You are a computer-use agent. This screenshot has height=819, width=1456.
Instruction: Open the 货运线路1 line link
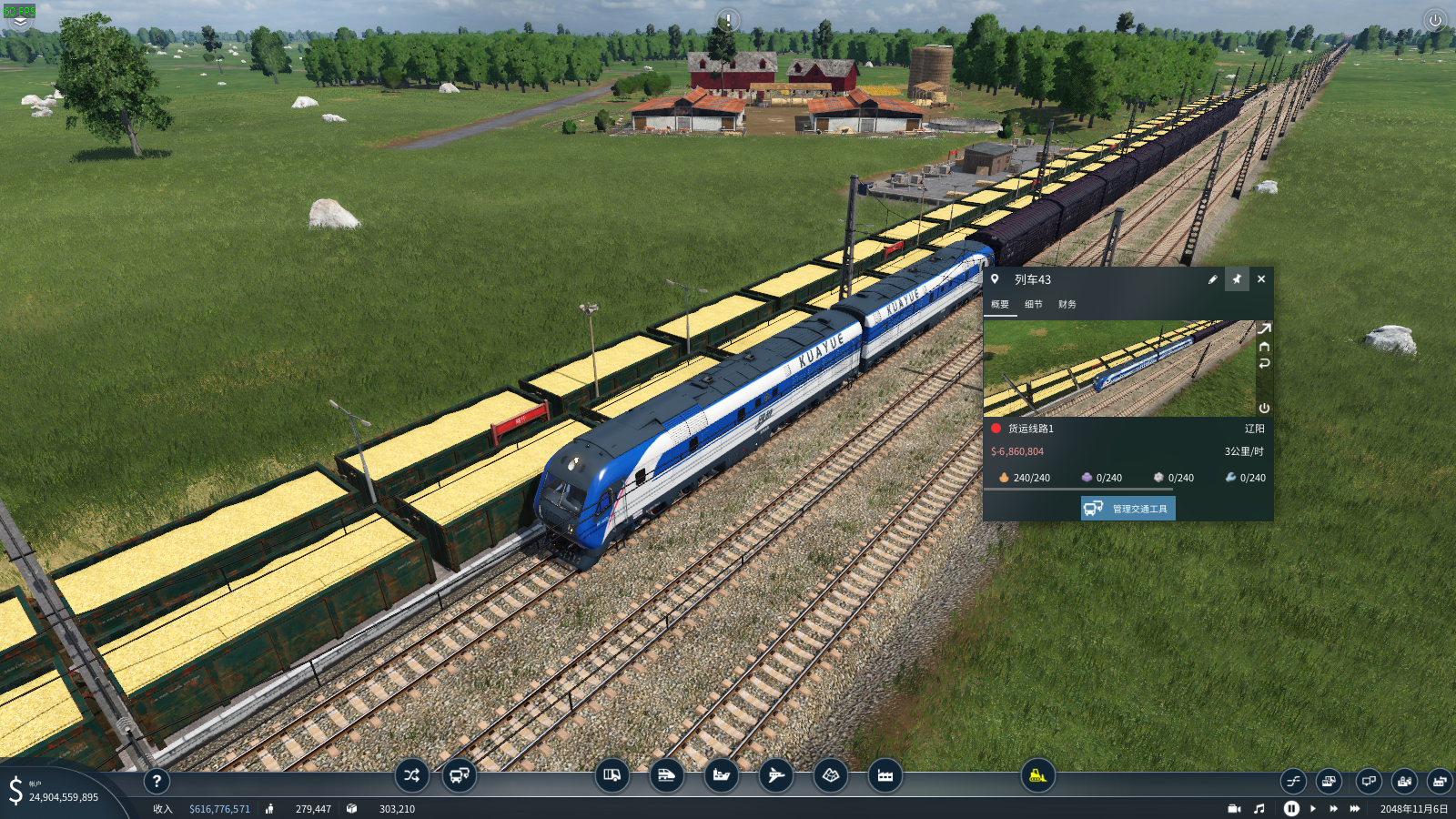click(x=1030, y=429)
